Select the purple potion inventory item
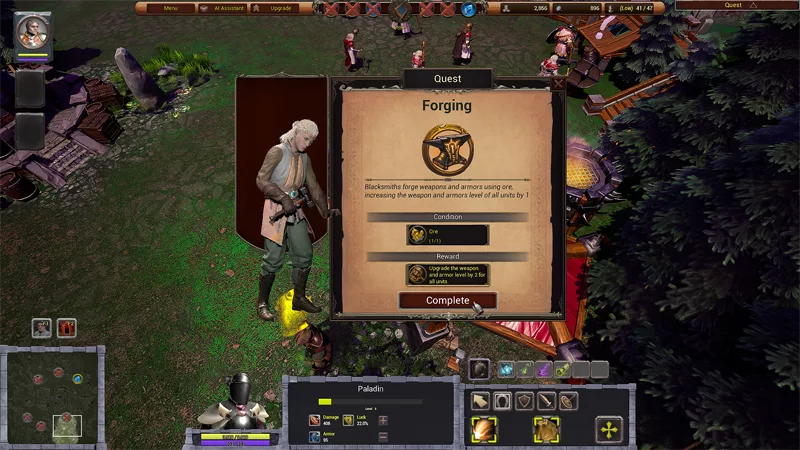 [544, 370]
